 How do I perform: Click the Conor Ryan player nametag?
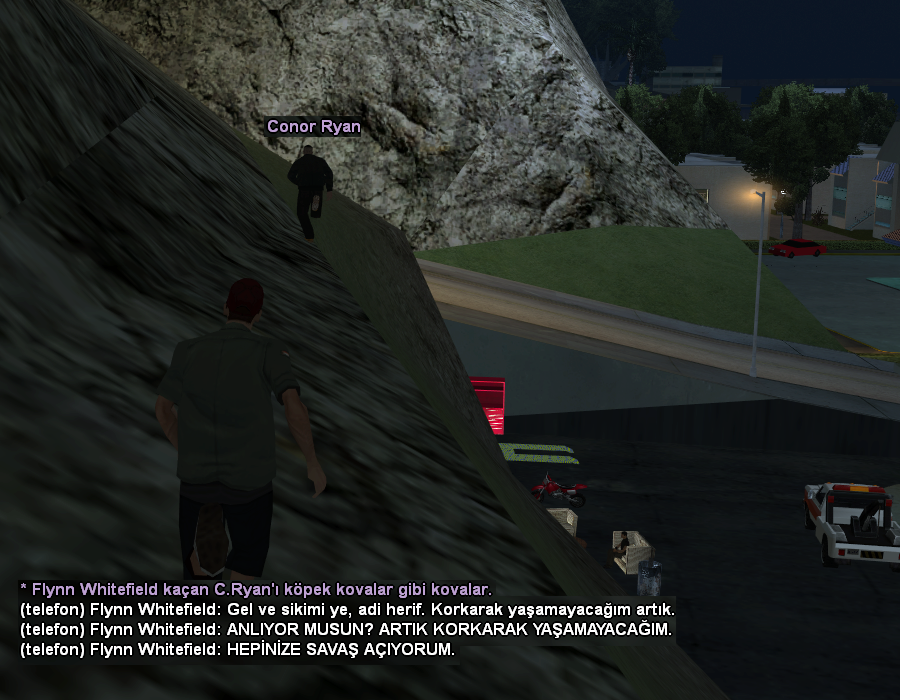tap(313, 127)
